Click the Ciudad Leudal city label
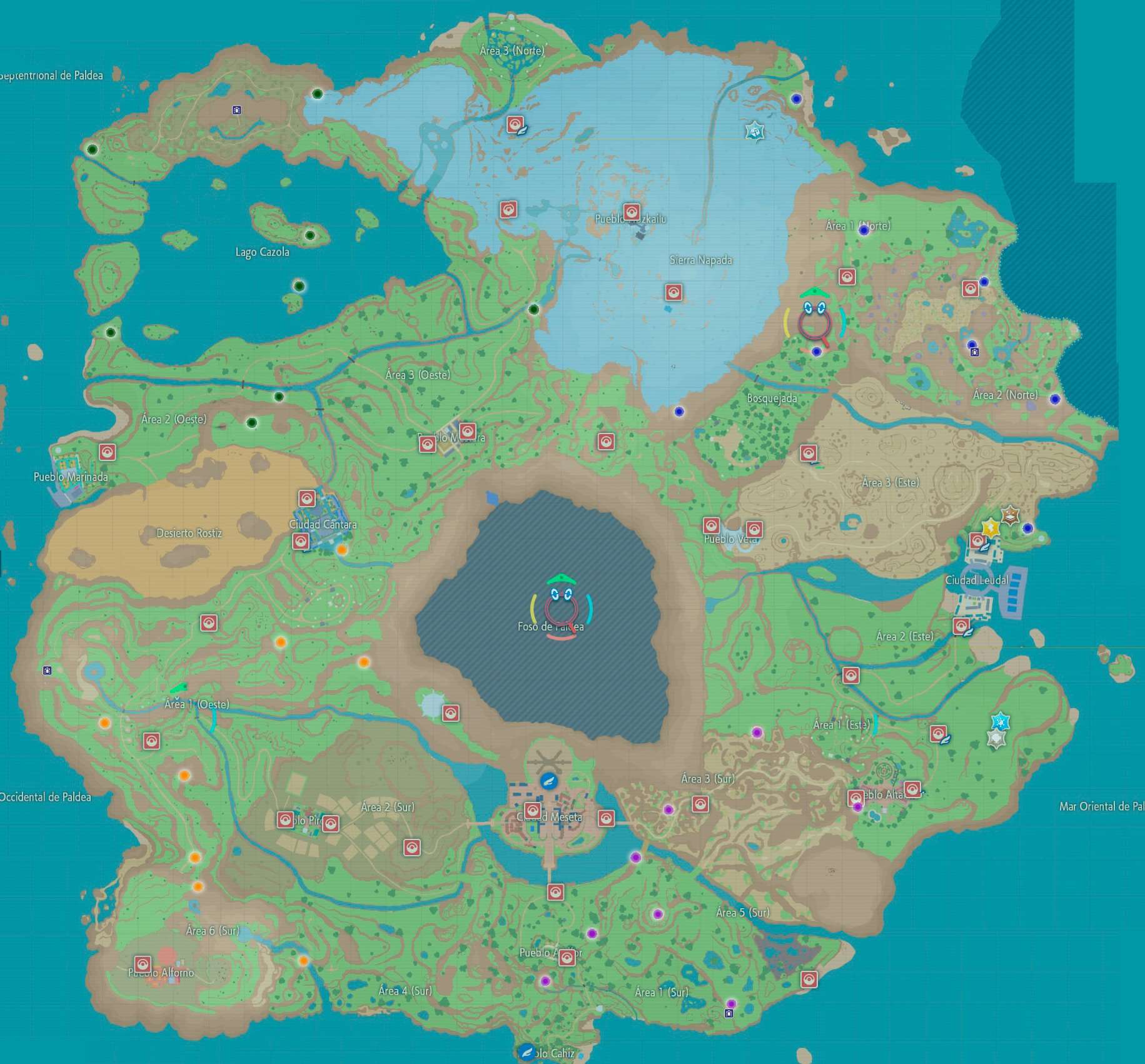 click(x=978, y=579)
